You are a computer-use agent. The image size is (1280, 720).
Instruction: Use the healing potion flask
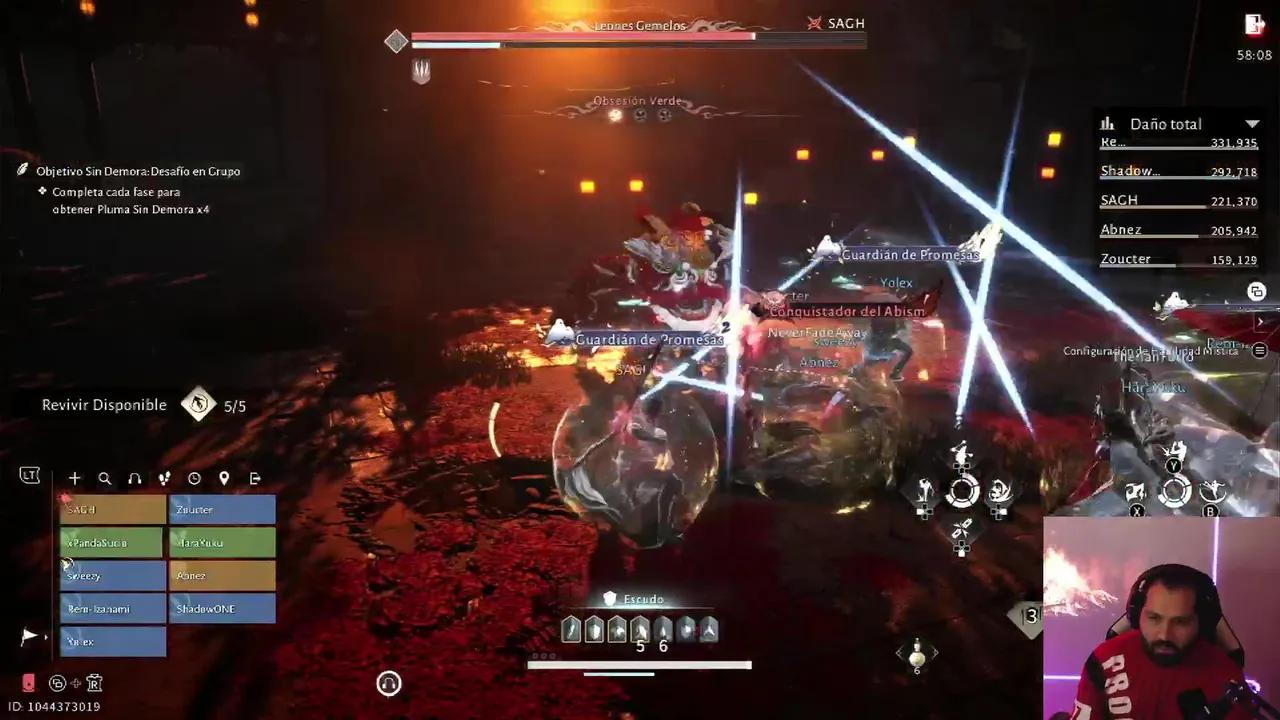916,655
